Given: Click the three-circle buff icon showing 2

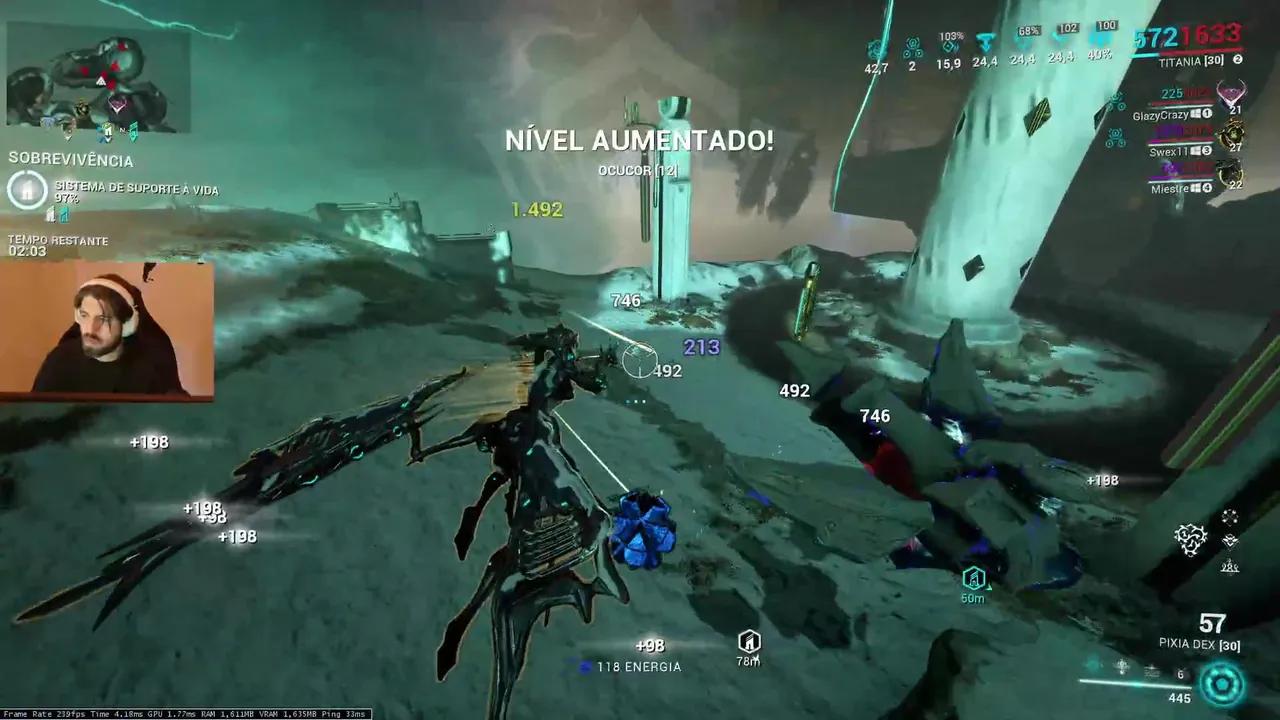Looking at the screenshot, I should pyautogui.click(x=912, y=47).
